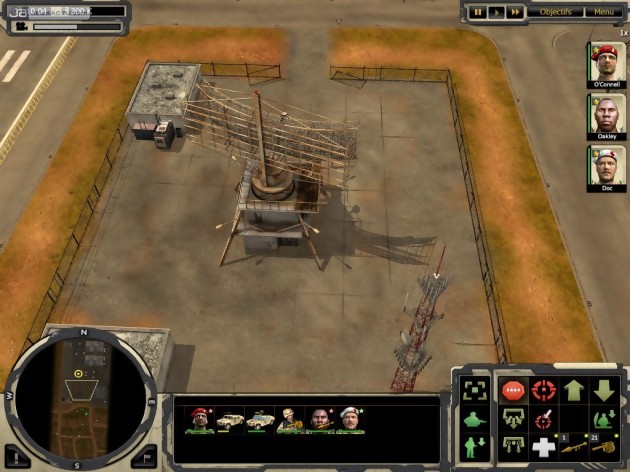Activate the red stop command
Image resolution: width=630 pixels, height=472 pixels.
point(513,391)
